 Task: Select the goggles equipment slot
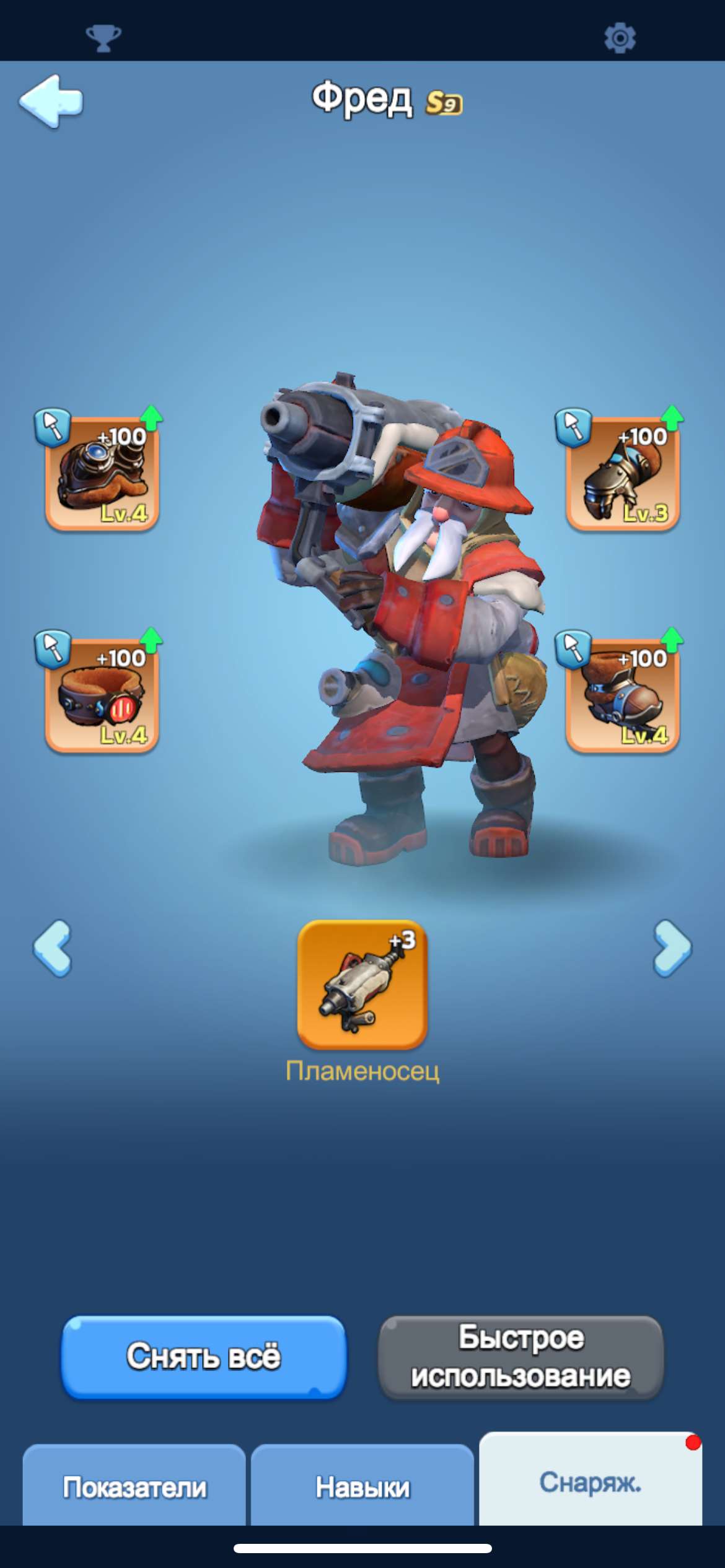pyautogui.click(x=102, y=474)
